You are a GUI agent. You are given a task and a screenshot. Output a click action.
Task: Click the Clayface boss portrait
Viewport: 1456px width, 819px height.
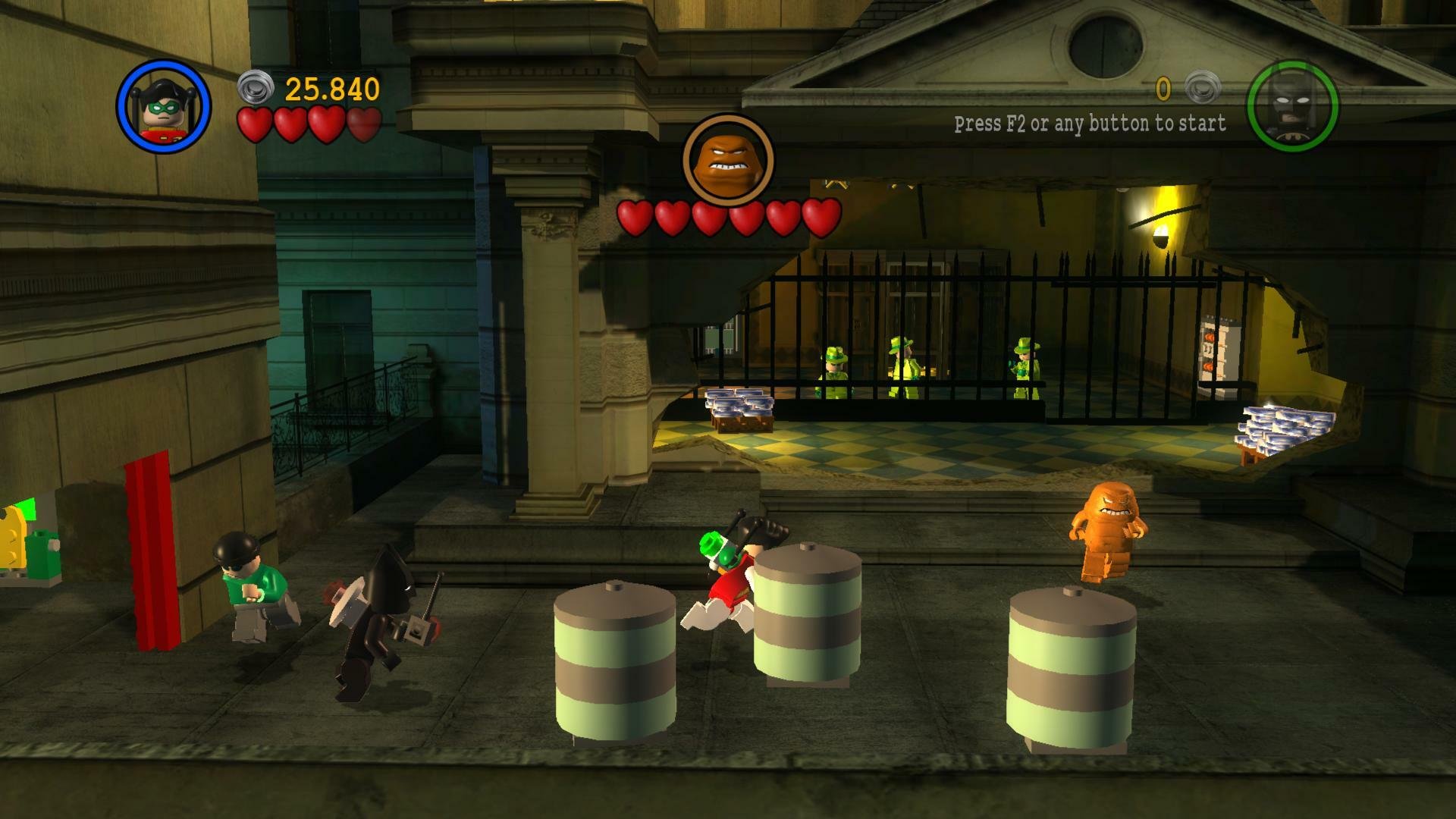tap(728, 160)
